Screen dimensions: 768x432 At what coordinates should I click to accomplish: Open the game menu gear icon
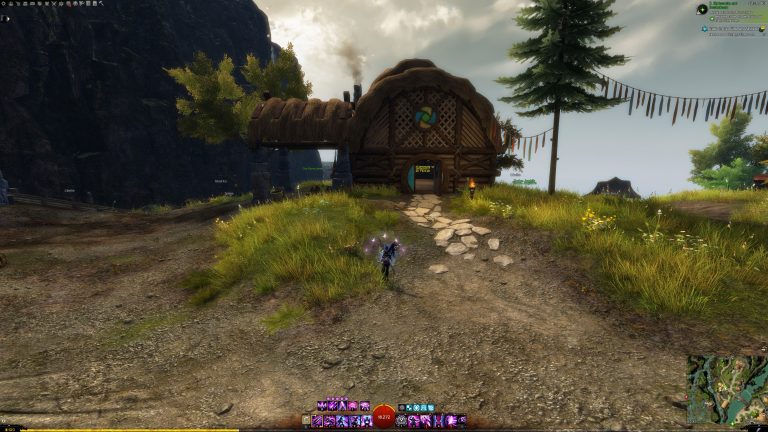click(x=4, y=4)
